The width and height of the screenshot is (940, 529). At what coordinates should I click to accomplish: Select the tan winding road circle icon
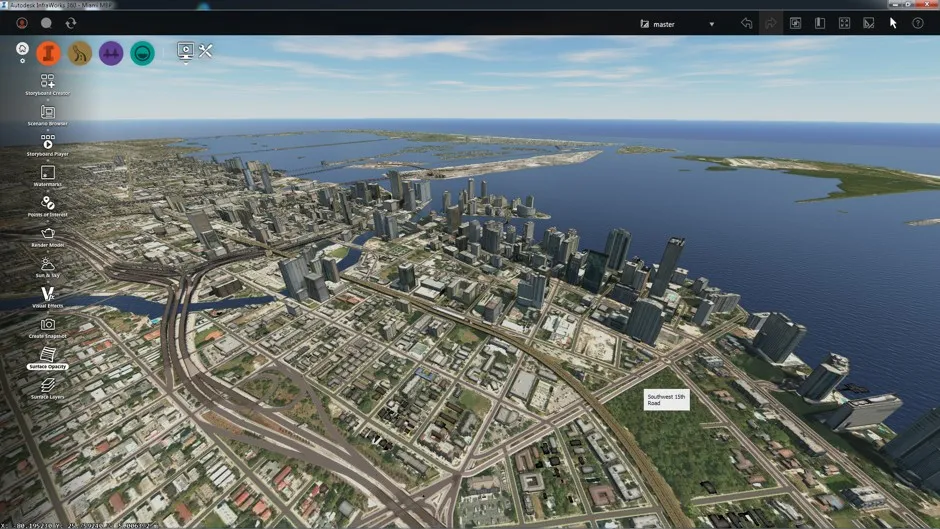pos(80,53)
